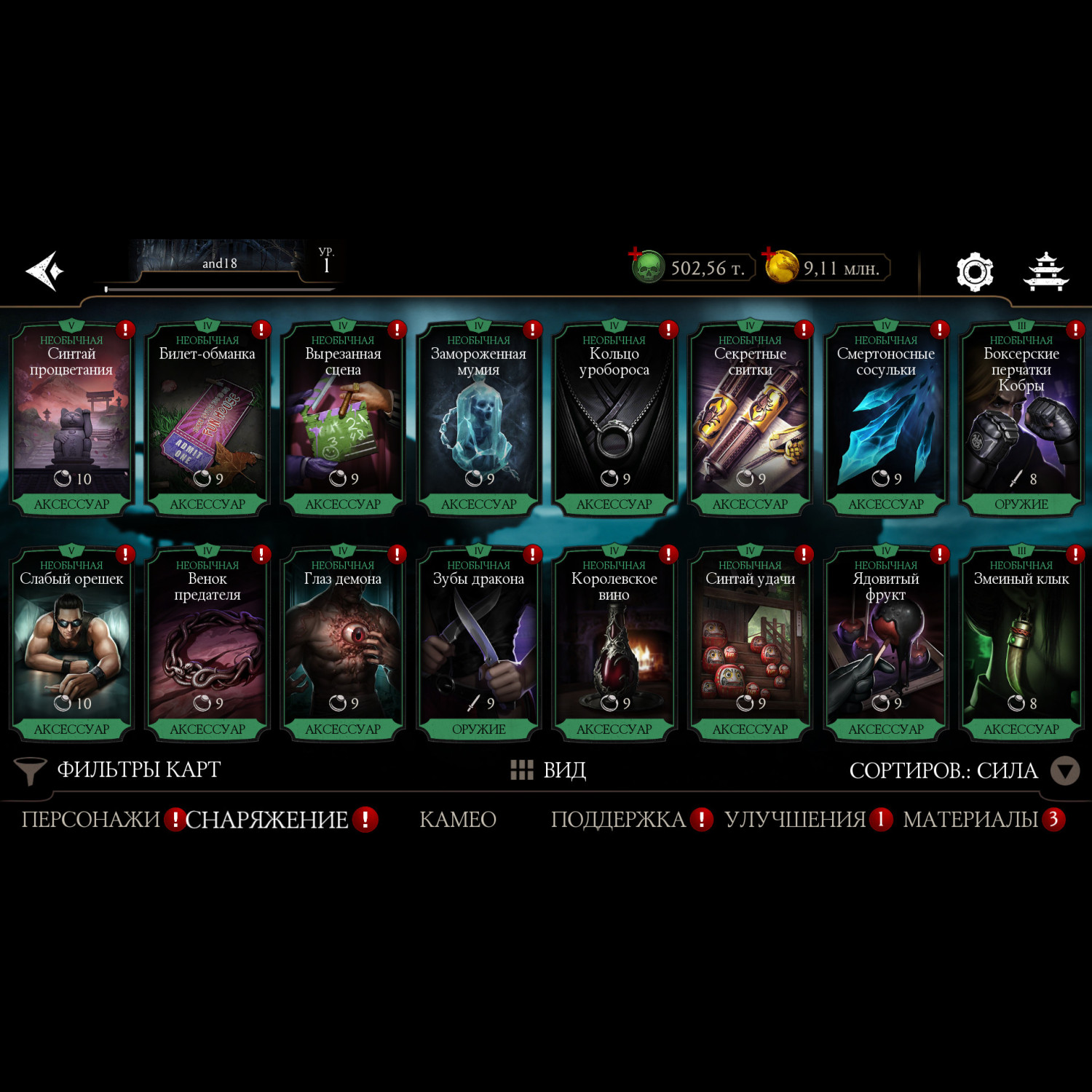Viewport: 1092px width, 1092px height.
Task: Select the Замороженная мумия card
Action: 478,420
